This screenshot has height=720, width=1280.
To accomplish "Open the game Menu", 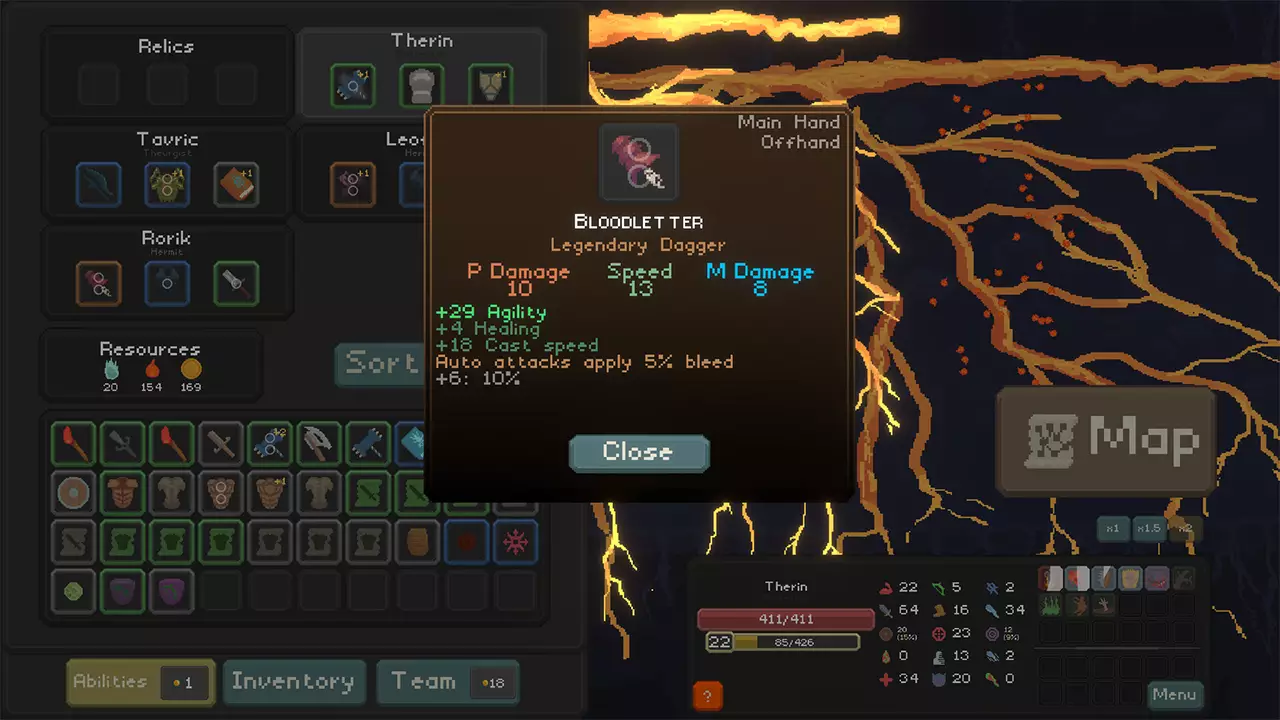I will point(1173,695).
